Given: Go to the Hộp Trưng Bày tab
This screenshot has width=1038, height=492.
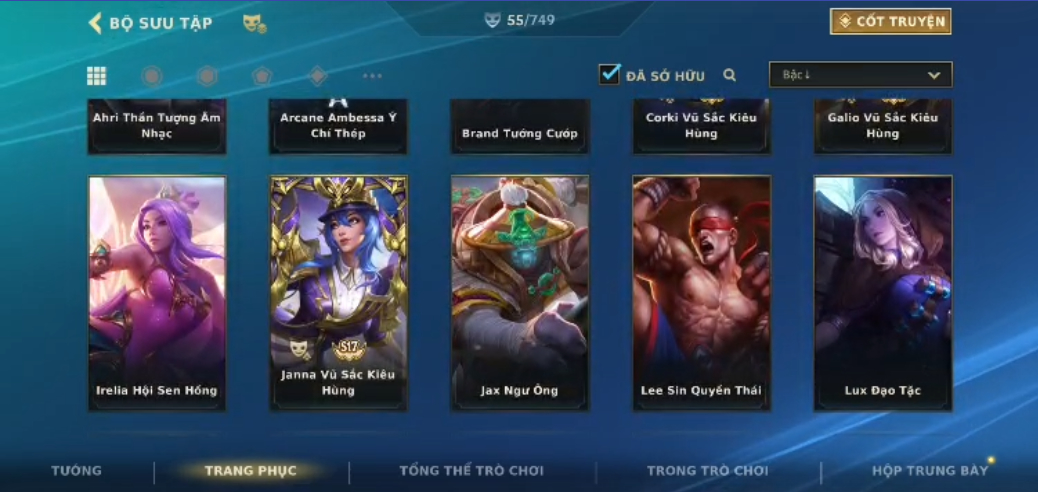Looking at the screenshot, I should [x=929, y=471].
